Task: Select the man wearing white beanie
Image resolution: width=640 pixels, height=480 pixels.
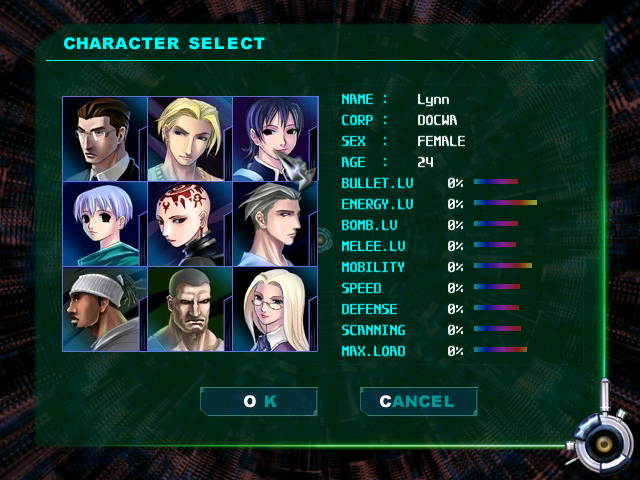Action: coord(105,309)
